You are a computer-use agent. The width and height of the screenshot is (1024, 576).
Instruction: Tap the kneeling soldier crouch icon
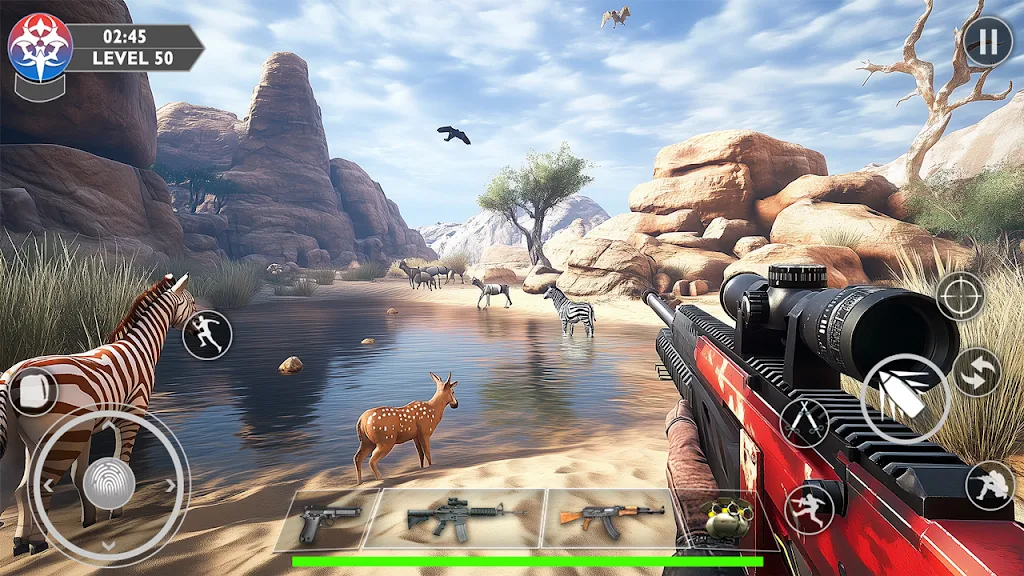pos(989,485)
